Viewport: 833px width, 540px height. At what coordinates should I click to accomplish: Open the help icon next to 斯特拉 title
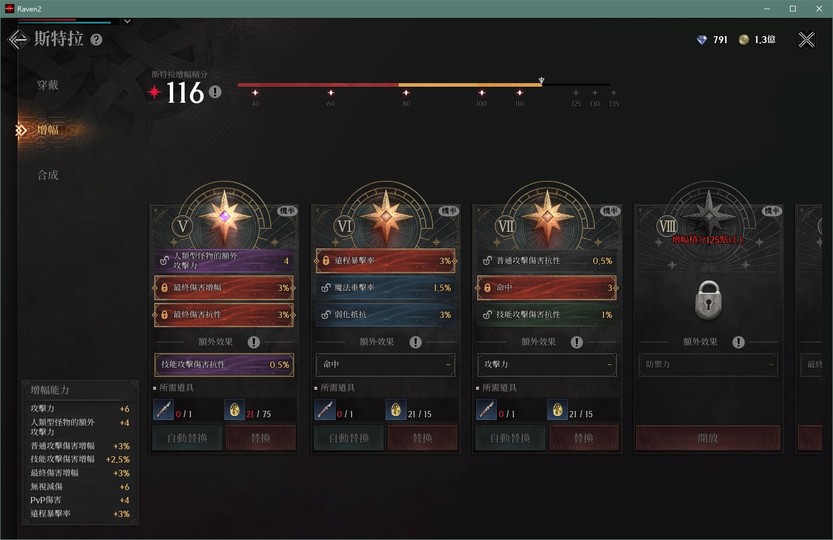pyautogui.click(x=97, y=40)
